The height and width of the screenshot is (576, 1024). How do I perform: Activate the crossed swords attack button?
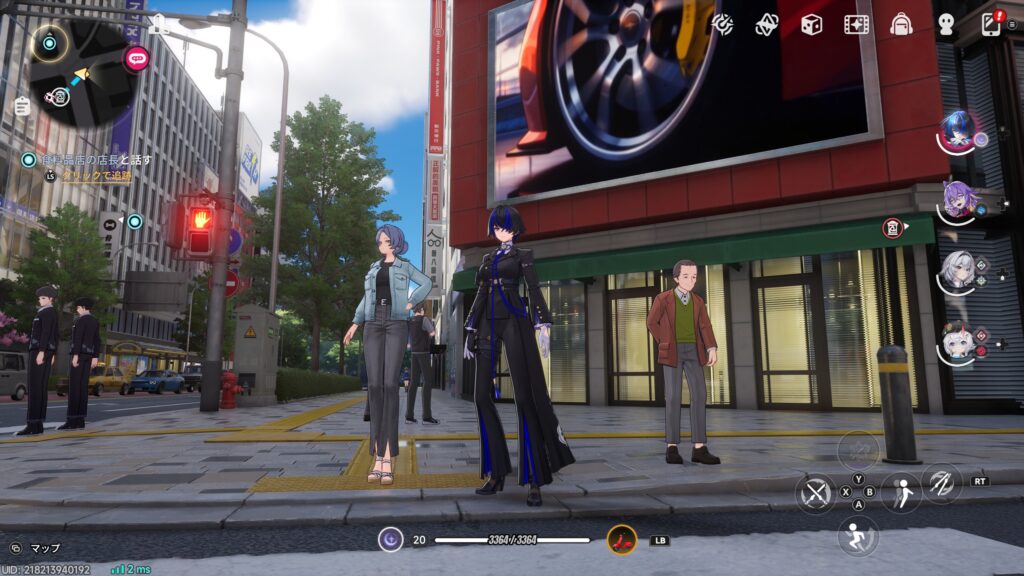(x=816, y=493)
